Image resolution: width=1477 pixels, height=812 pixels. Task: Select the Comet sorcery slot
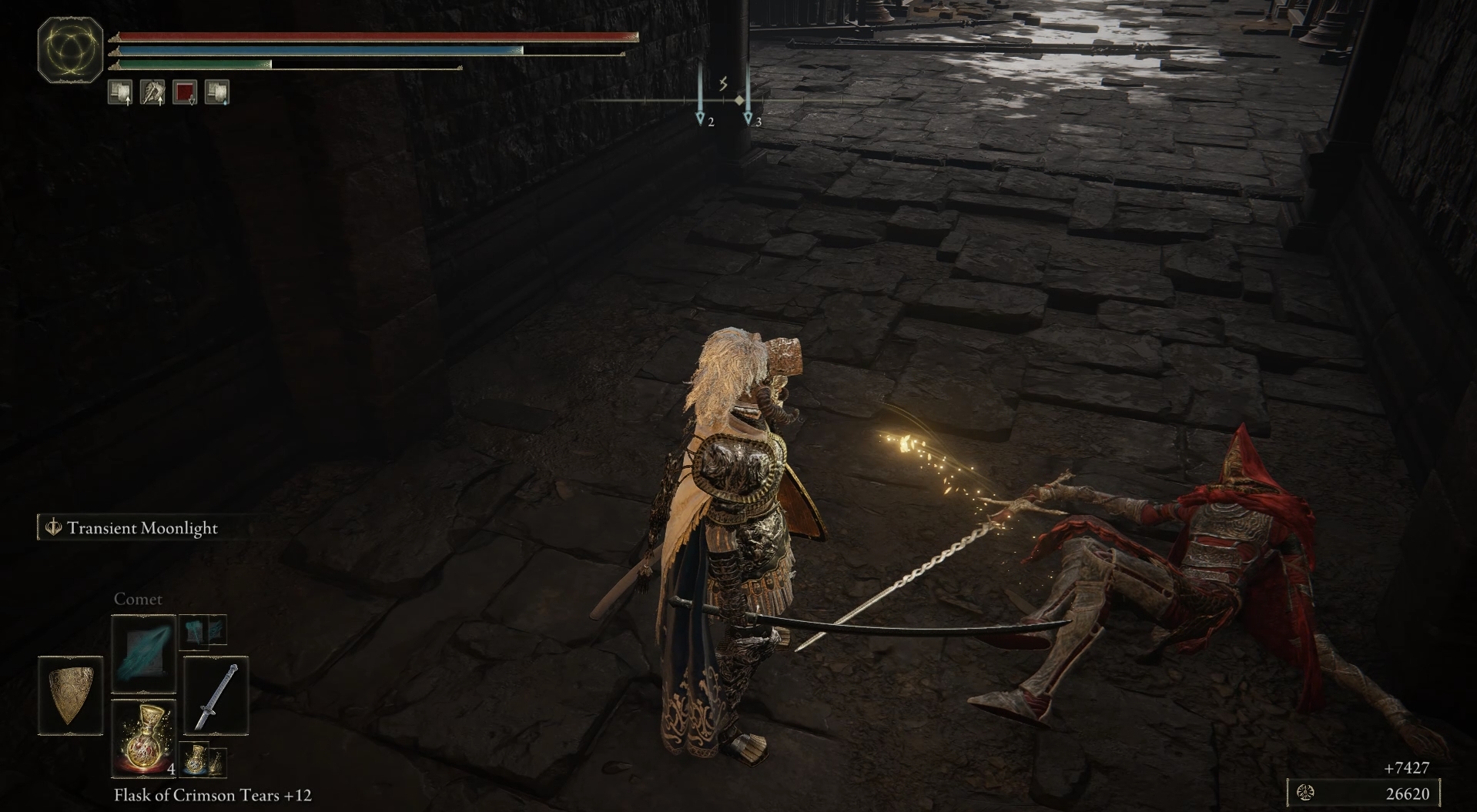142,654
